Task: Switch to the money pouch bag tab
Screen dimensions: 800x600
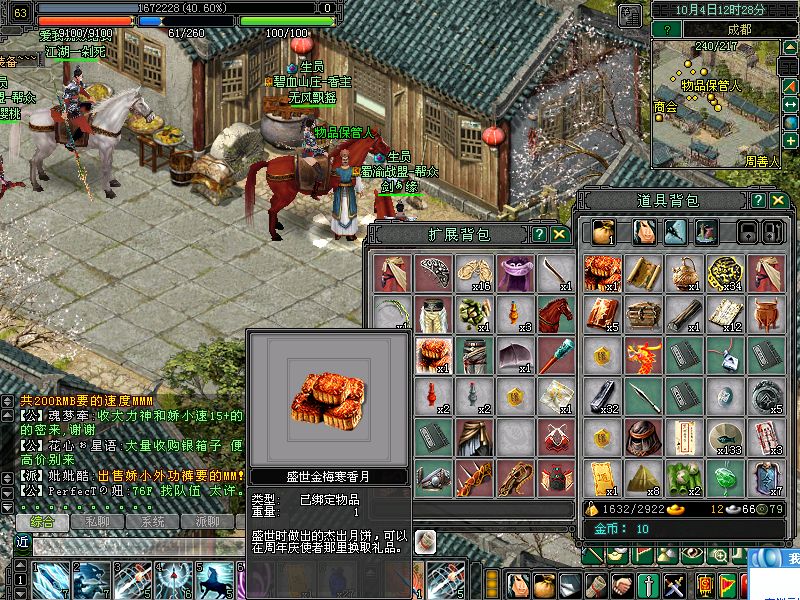Action: point(602,232)
